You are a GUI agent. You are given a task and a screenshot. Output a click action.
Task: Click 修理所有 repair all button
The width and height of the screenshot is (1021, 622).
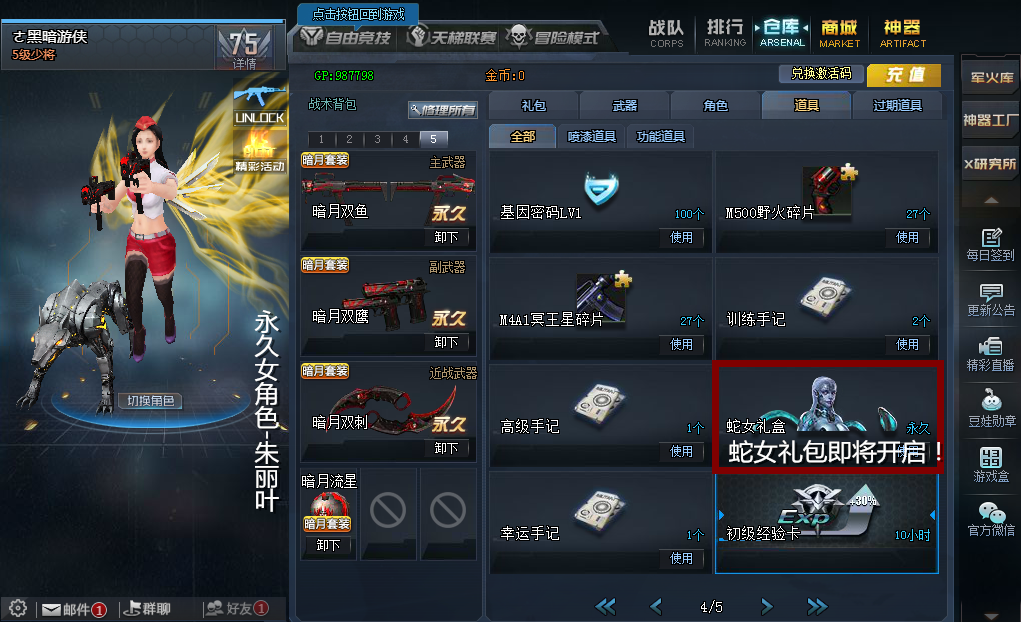click(x=442, y=109)
